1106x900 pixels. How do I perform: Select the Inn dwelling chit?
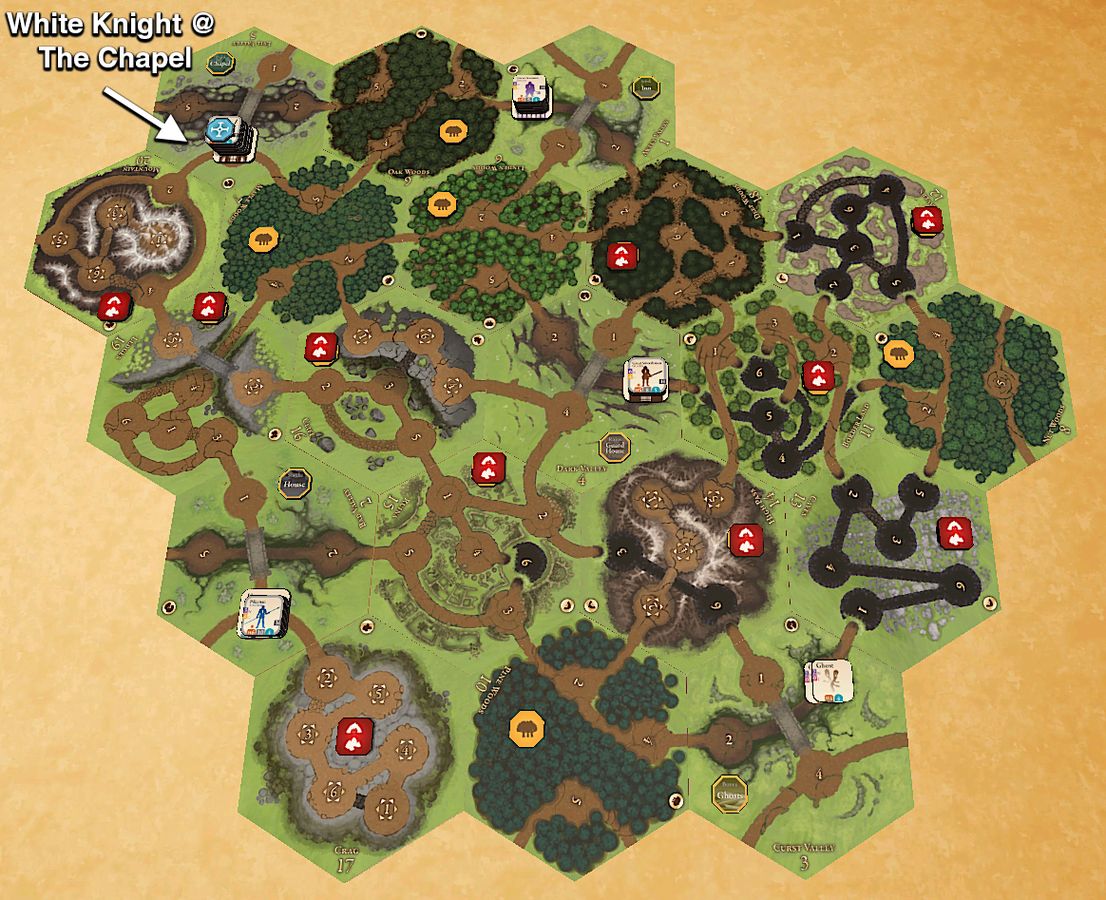[645, 87]
